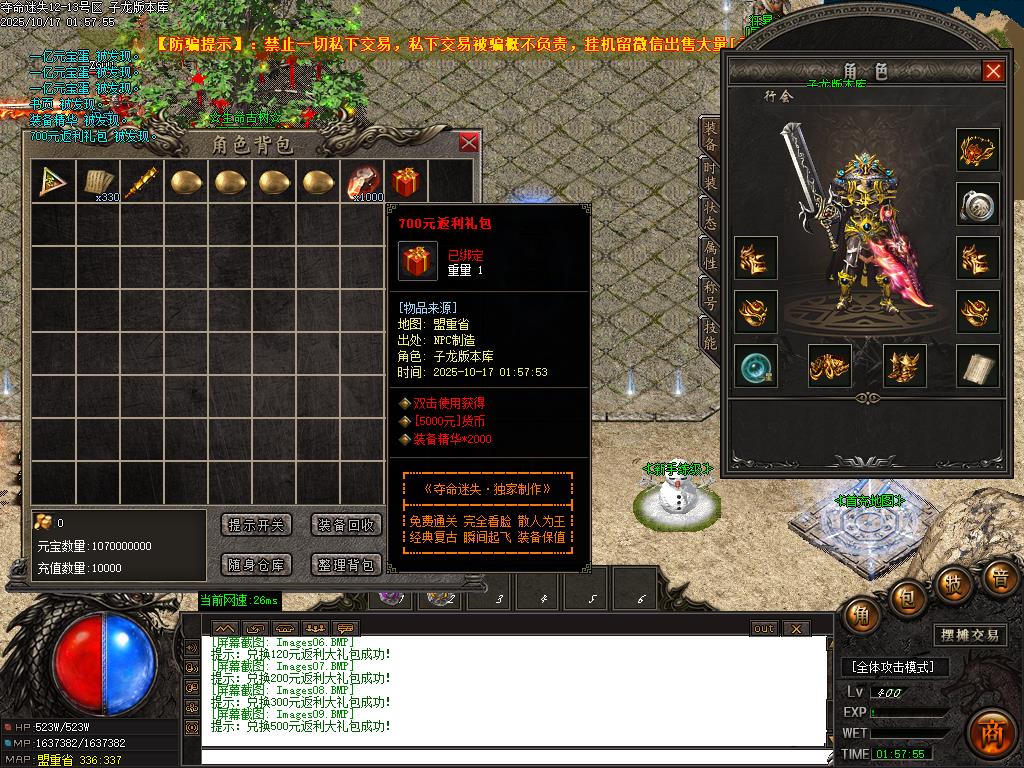Screen dimensions: 1024x768
Task: Select the red crystal item x1000
Action: [x=363, y=182]
